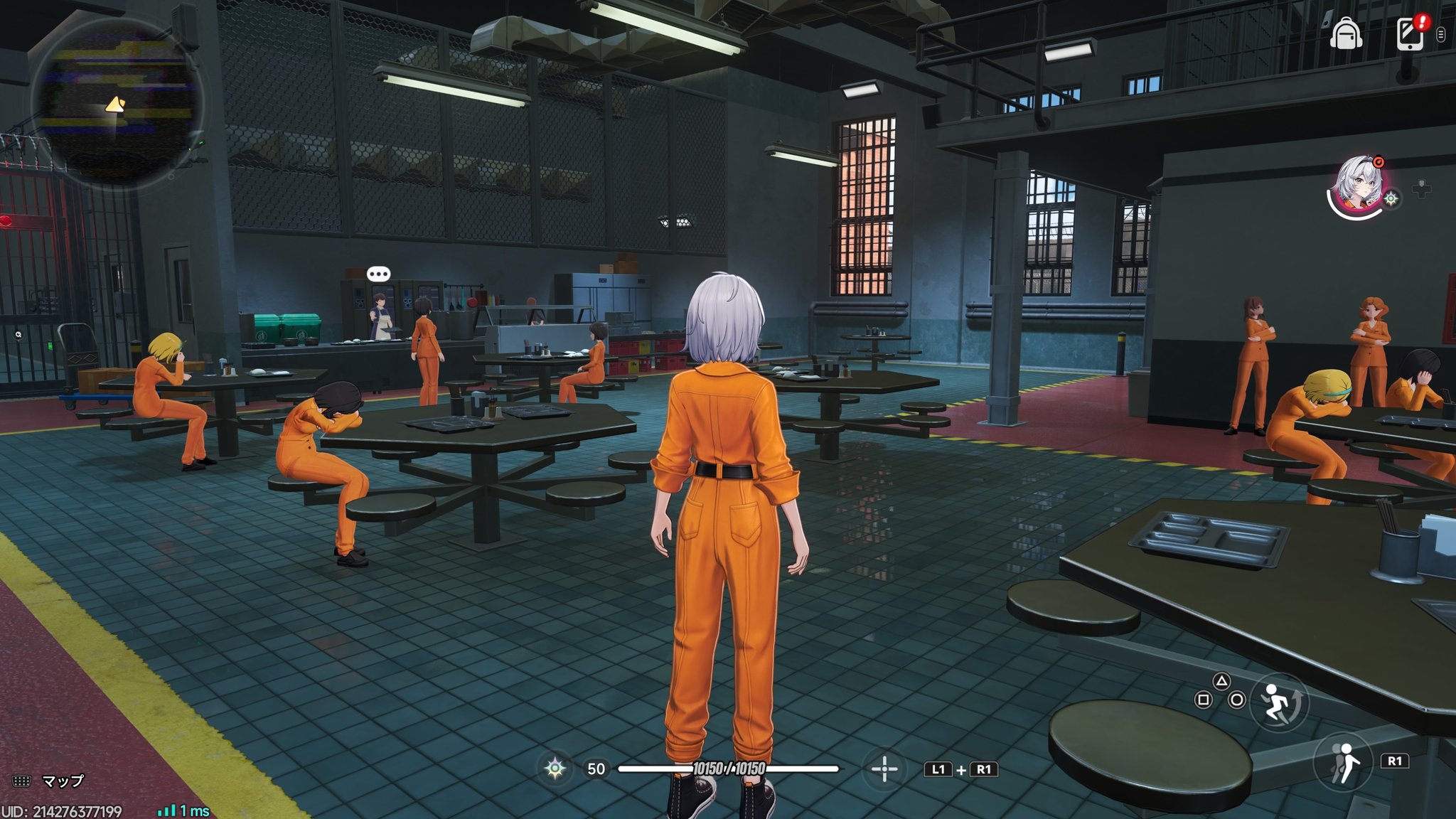Screen dimensions: 1456x819
Task: Open the circular minimap
Action: [117, 103]
